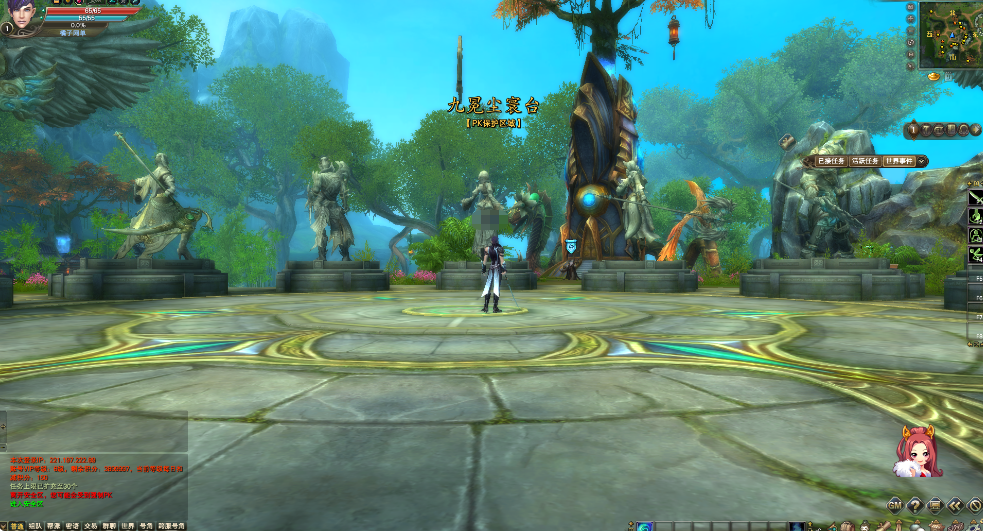Switch chat to the 帮派 channel
The height and width of the screenshot is (531, 983).
[53, 525]
